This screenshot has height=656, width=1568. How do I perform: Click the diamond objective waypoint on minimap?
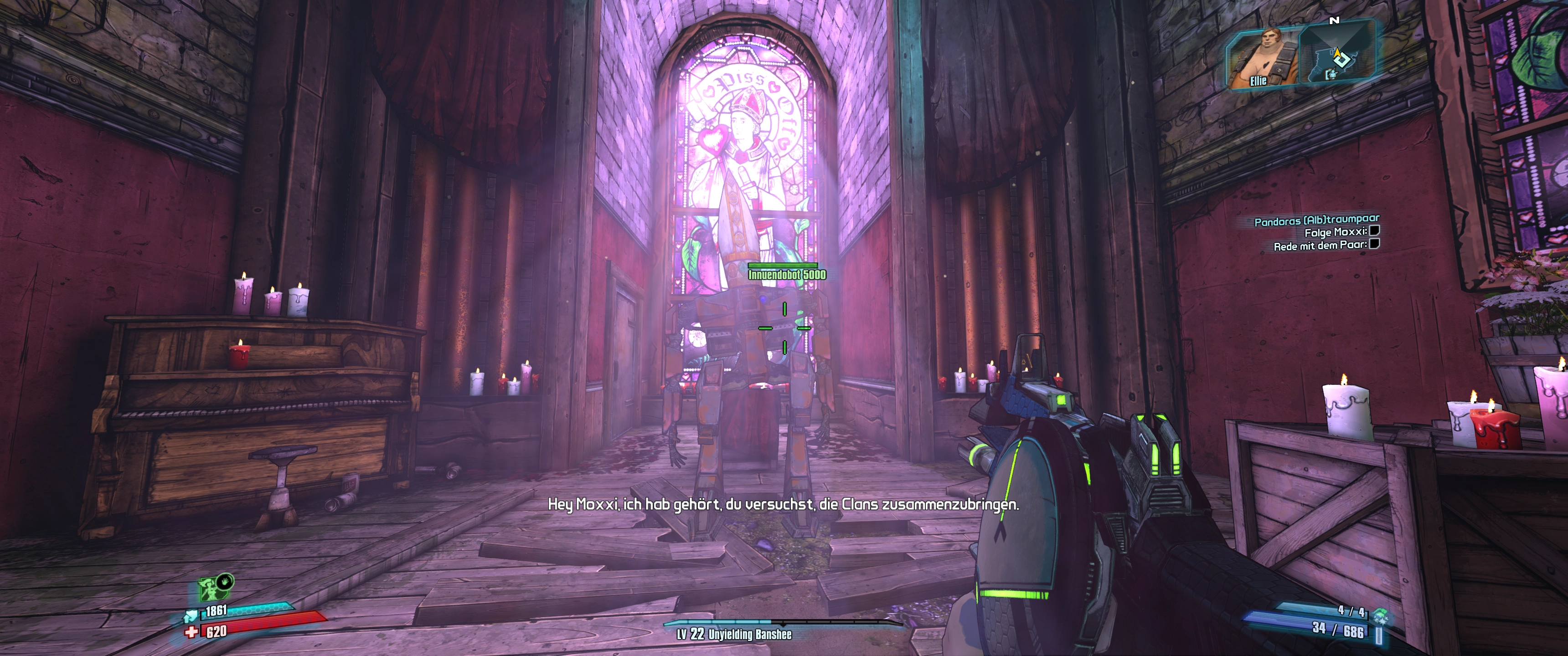1342,60
